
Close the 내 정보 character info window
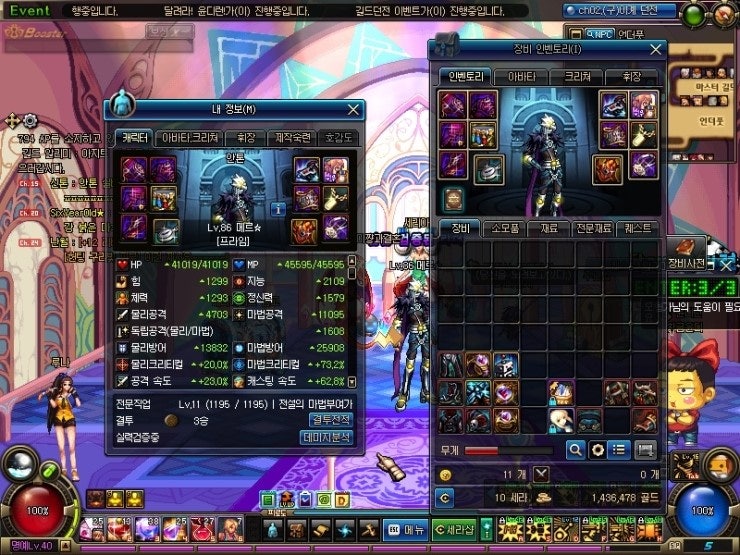pyautogui.click(x=353, y=110)
